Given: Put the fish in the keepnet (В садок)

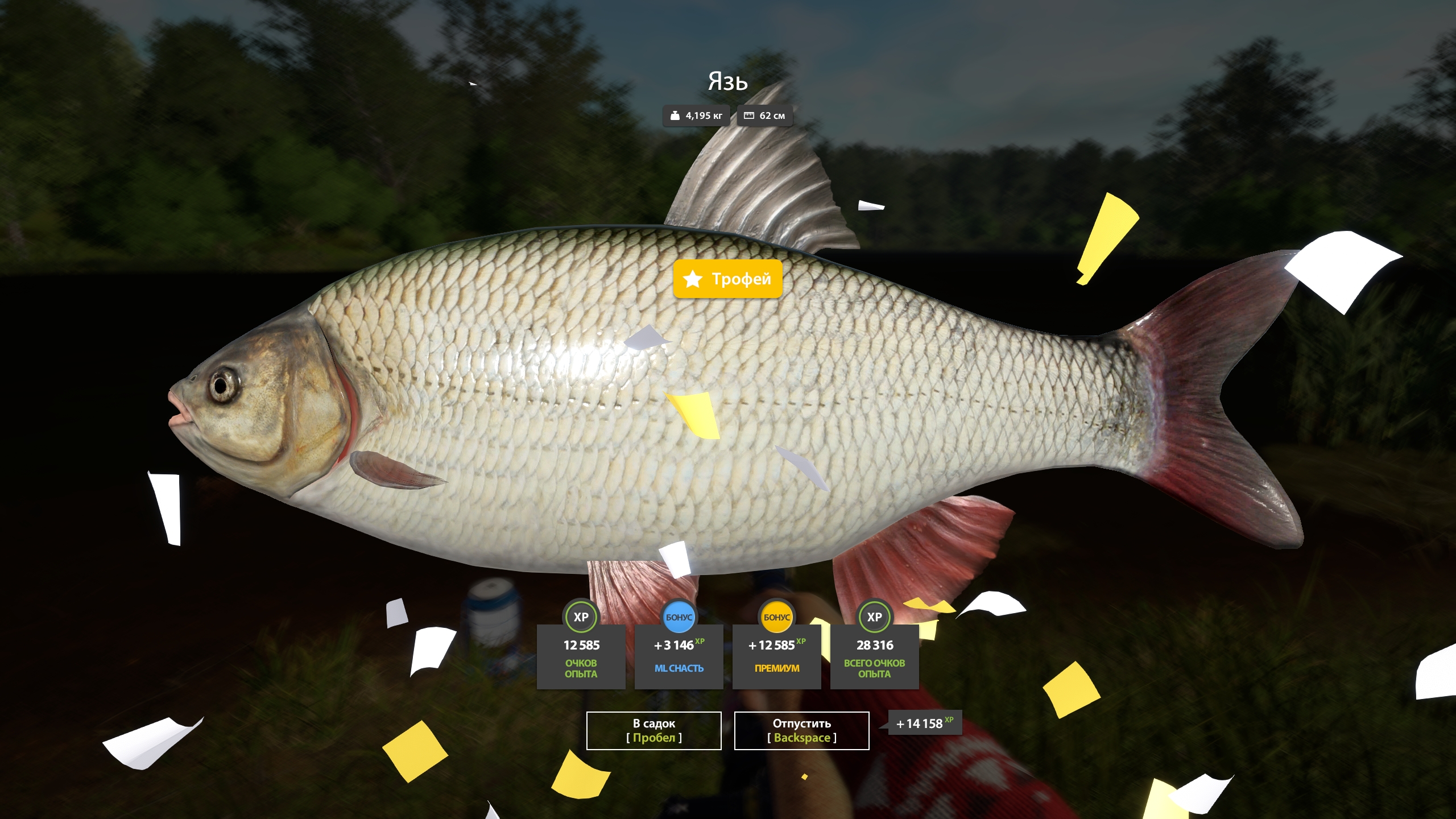Looking at the screenshot, I should pos(653,730).
